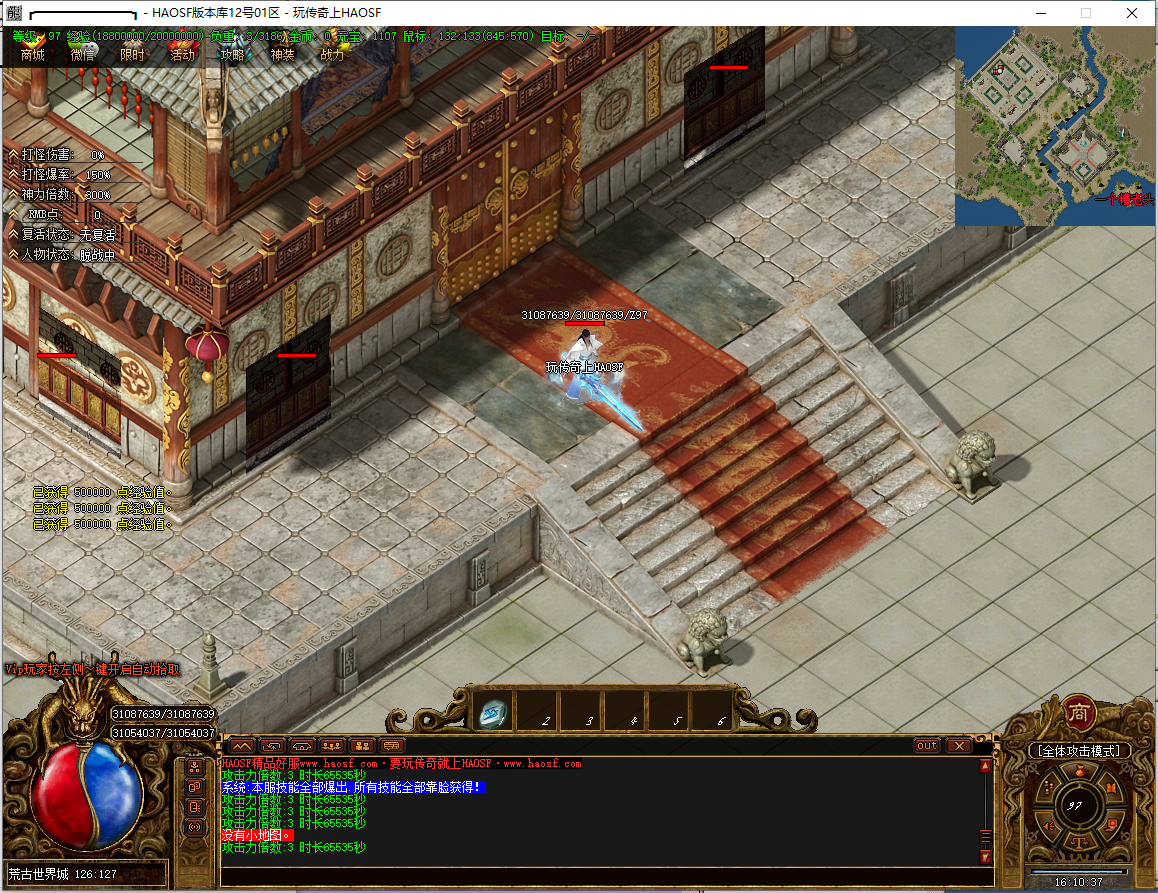This screenshot has height=893, width=1158.
Task: Show the 攻略 guide menu
Action: (232, 55)
